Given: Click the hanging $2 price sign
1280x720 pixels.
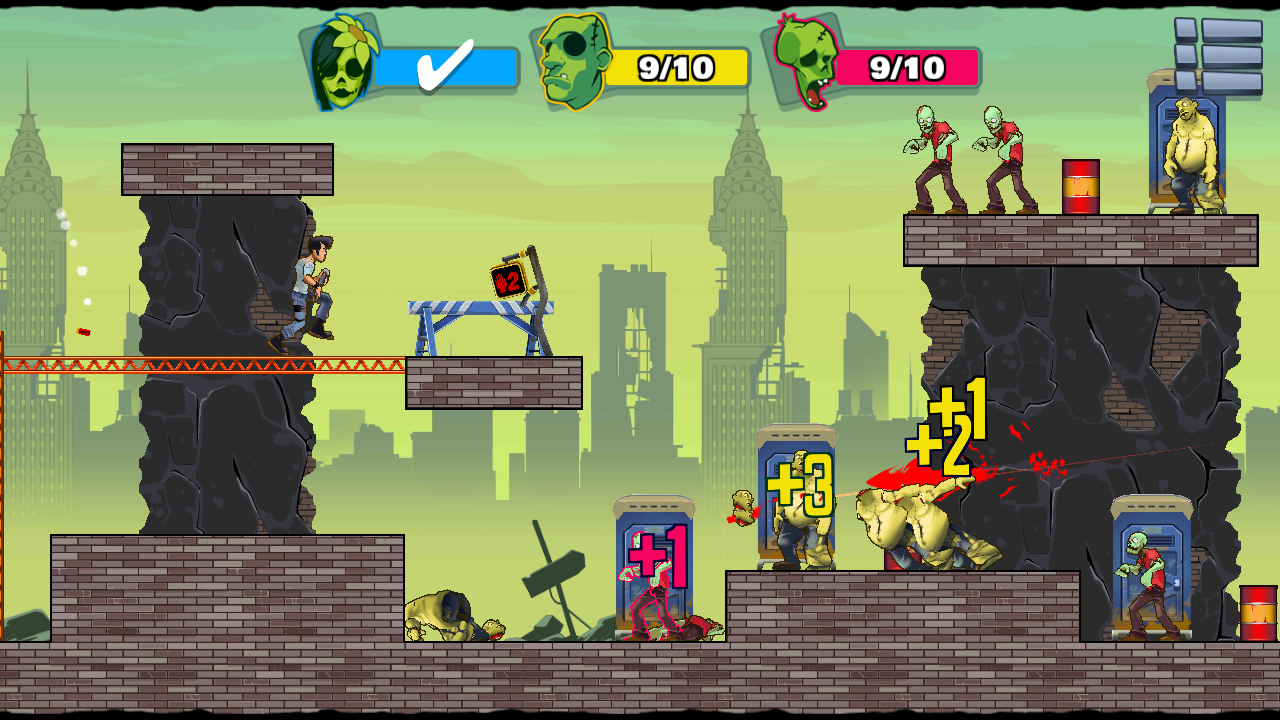Looking at the screenshot, I should [x=508, y=278].
